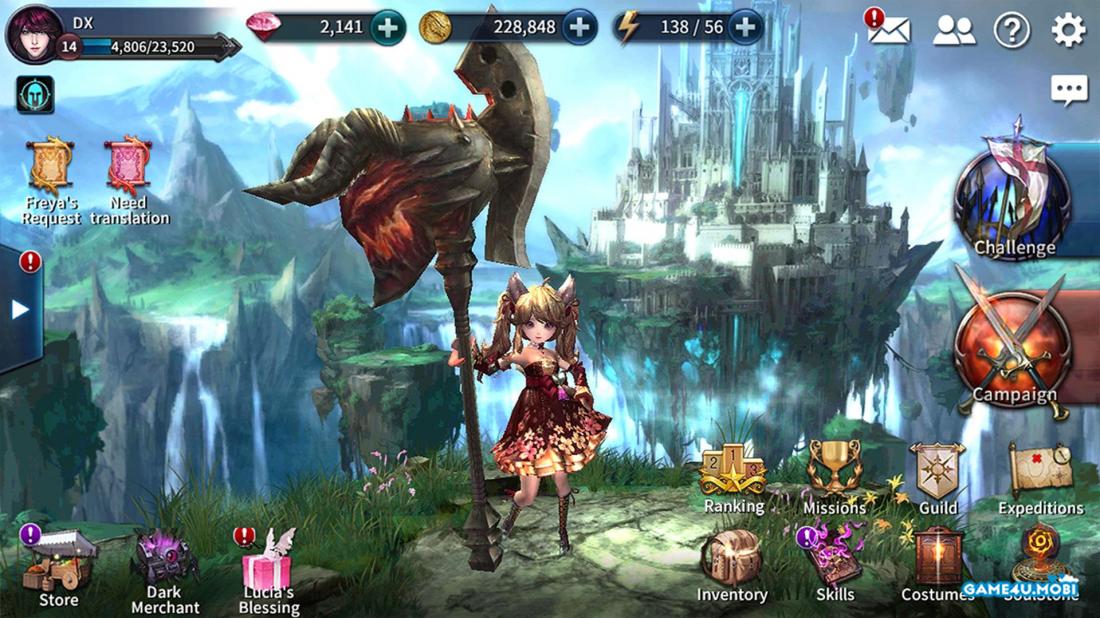Refill lightning energy with plus button
The height and width of the screenshot is (618, 1100).
[x=745, y=28]
